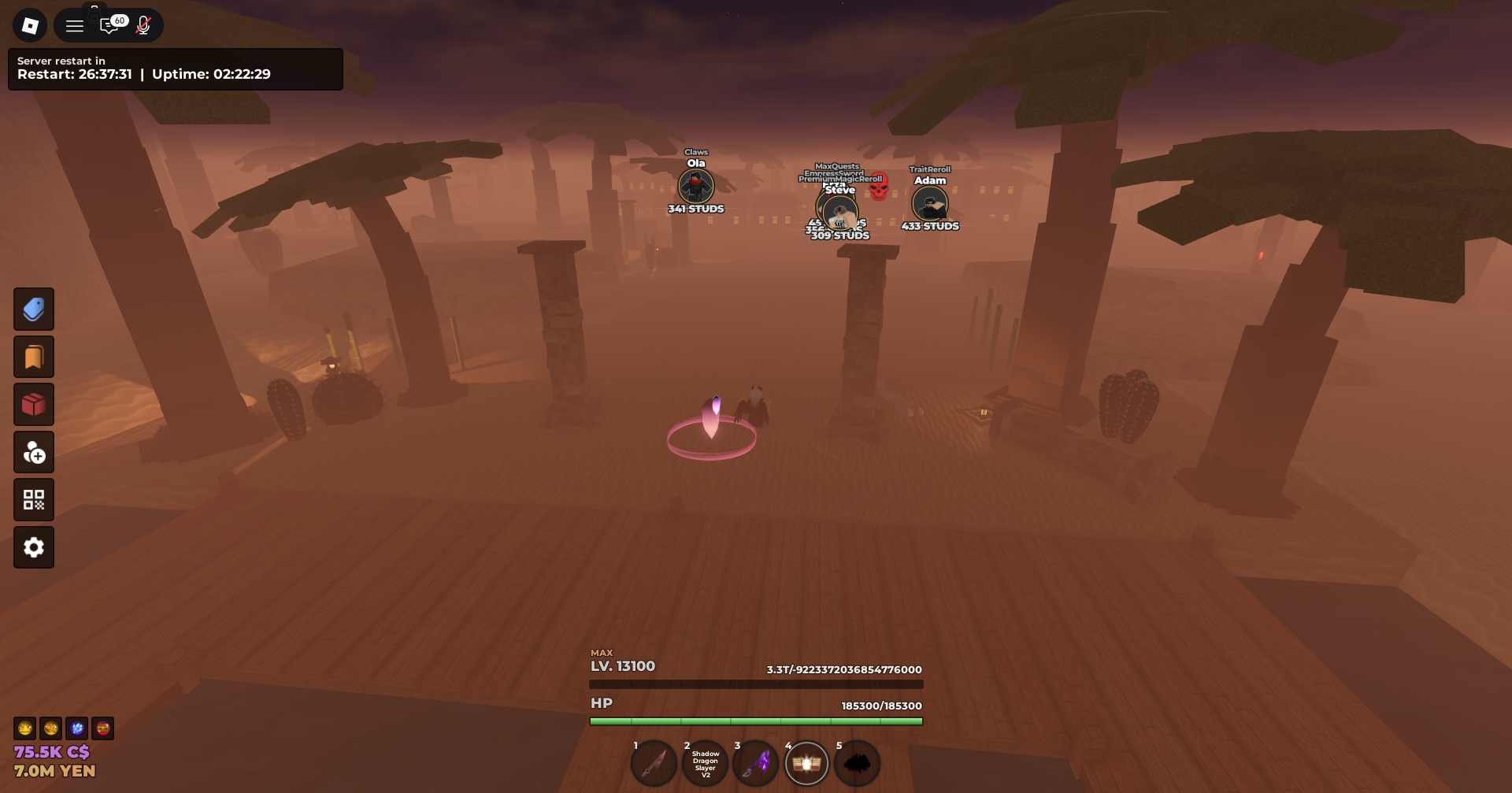This screenshot has width=1512, height=793.
Task: Open the shop via blue tag icon
Action: [34, 309]
